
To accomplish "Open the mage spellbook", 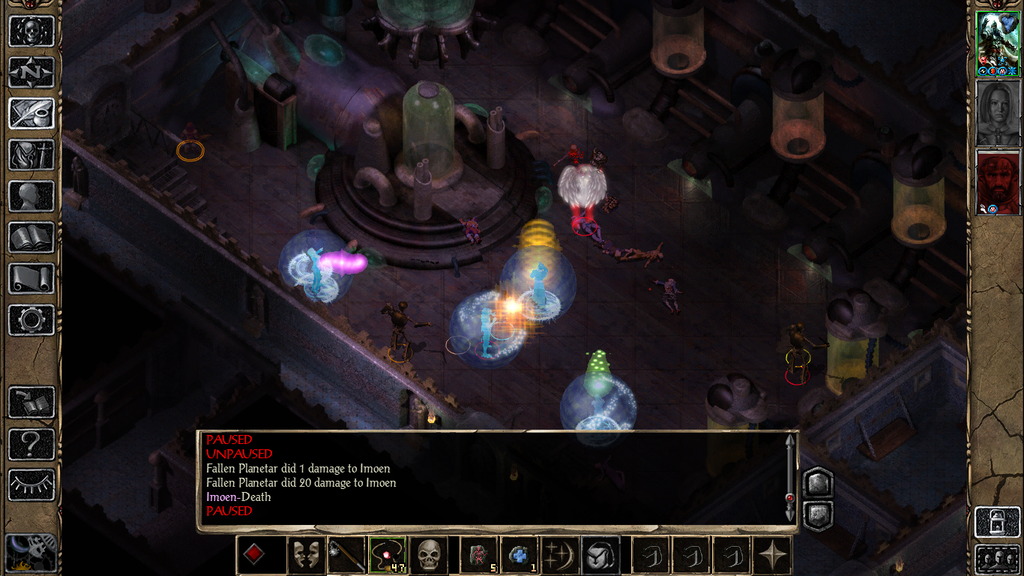I will tap(31, 237).
